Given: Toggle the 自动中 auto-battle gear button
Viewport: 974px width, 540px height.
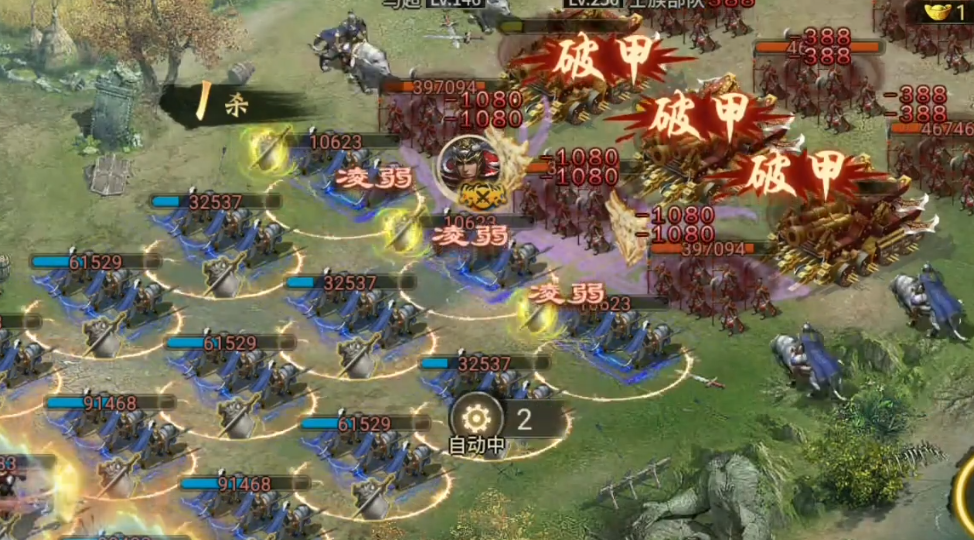Looking at the screenshot, I should [475, 420].
